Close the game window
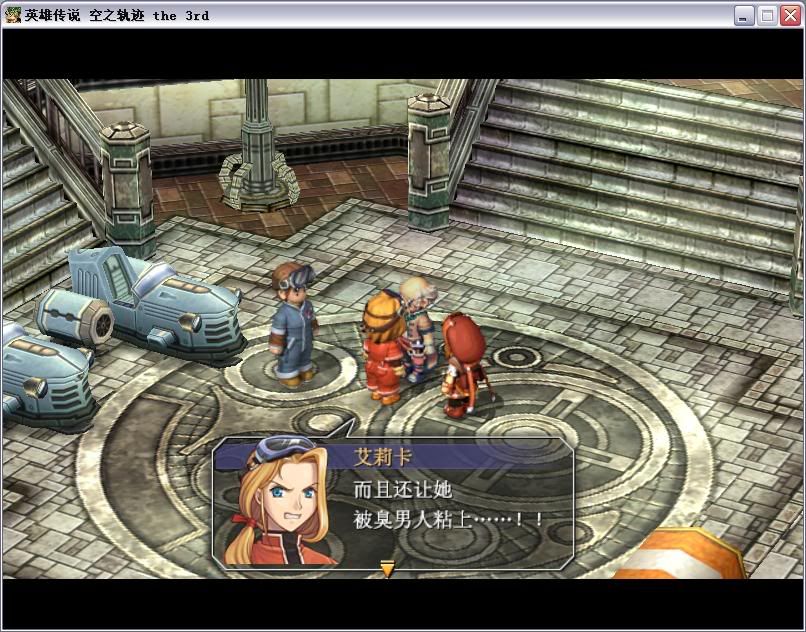806x632 pixels. (x=789, y=15)
